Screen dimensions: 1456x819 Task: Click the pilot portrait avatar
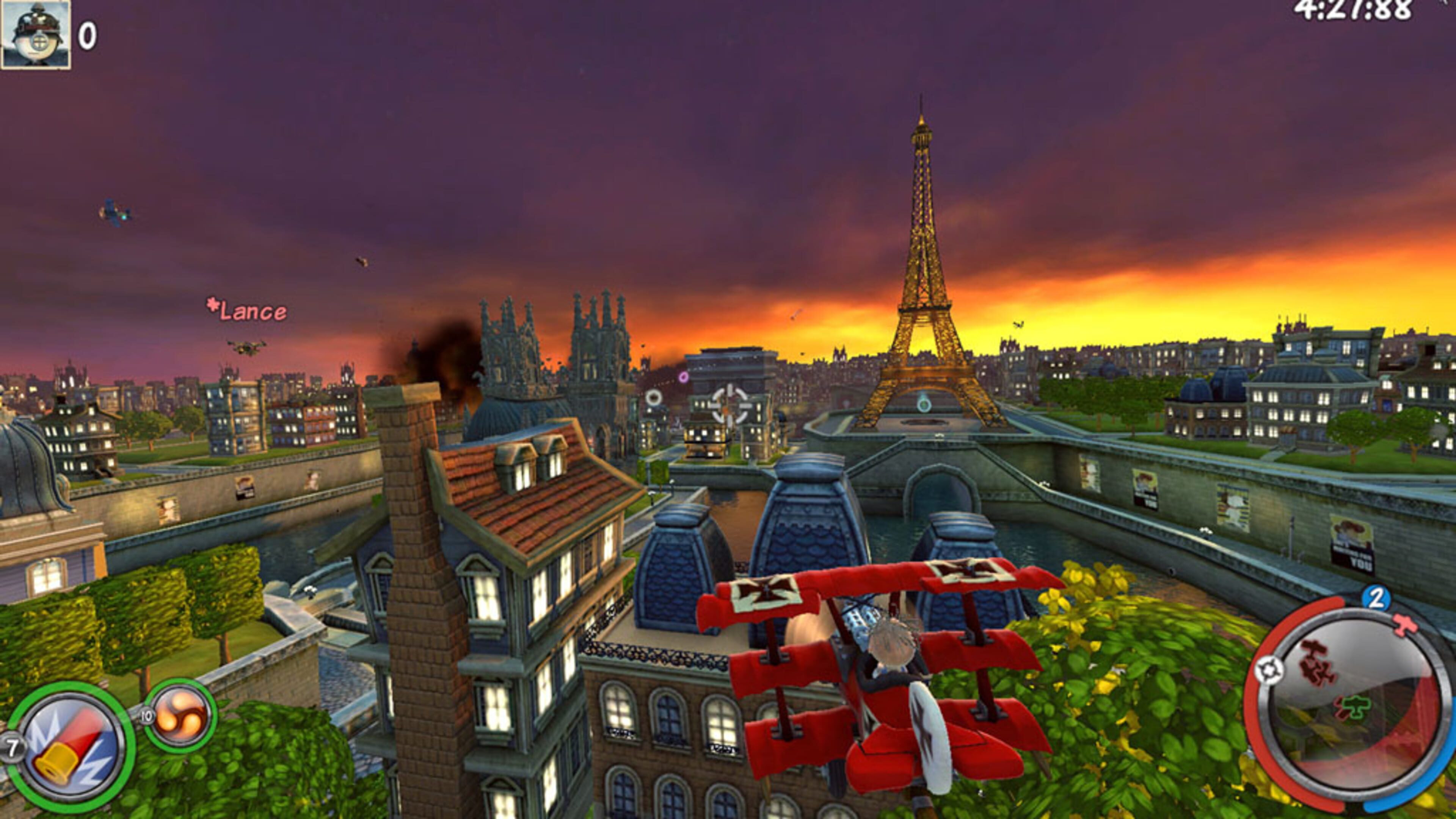tap(36, 34)
